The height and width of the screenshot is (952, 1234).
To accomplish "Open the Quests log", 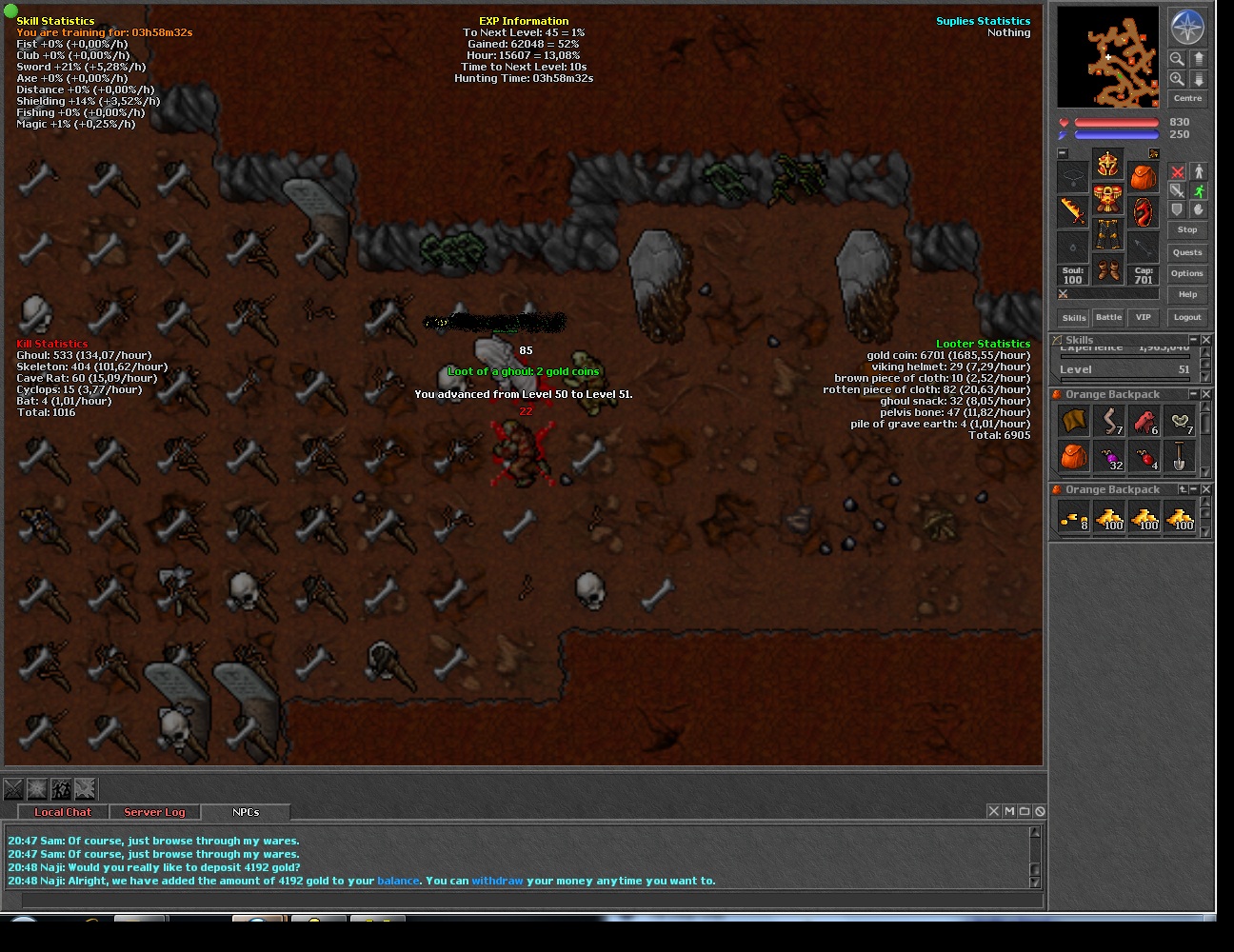I will (1187, 252).
